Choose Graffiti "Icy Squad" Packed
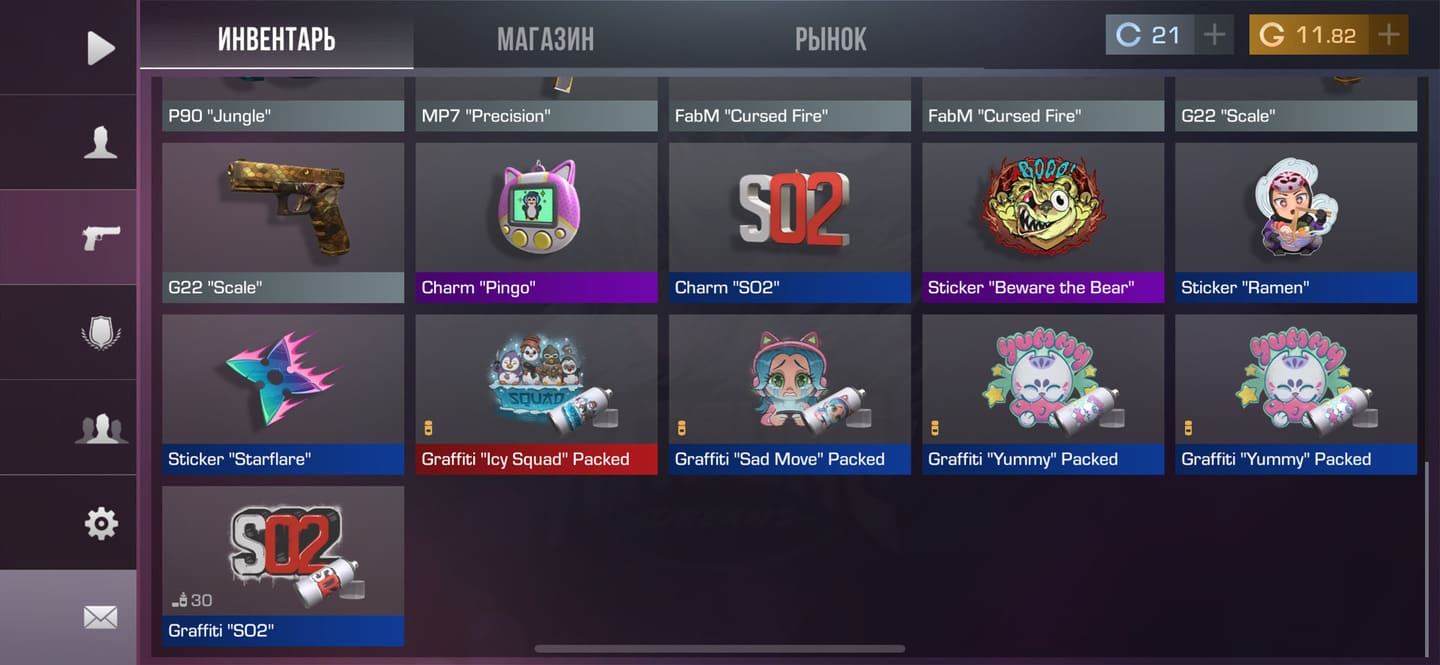 click(x=536, y=394)
